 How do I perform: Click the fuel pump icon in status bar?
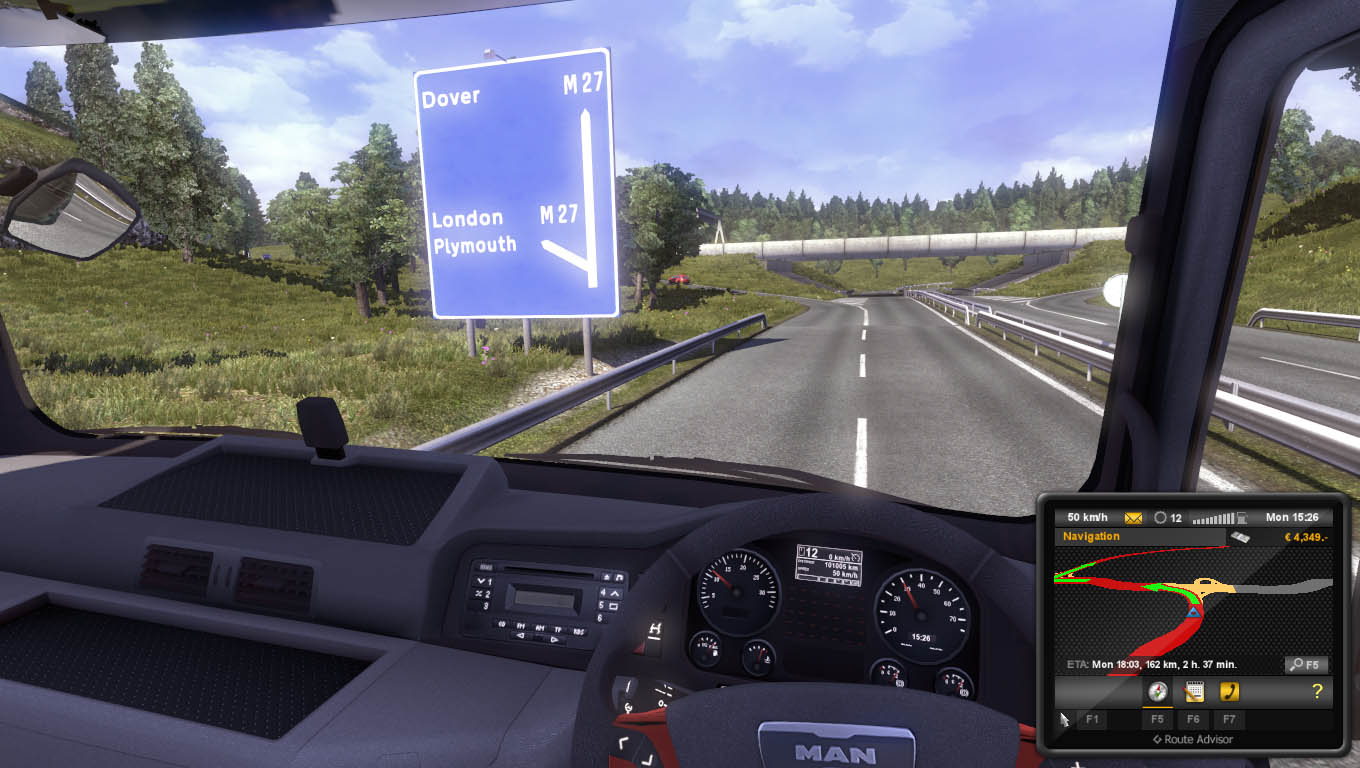pyautogui.click(x=1241, y=517)
